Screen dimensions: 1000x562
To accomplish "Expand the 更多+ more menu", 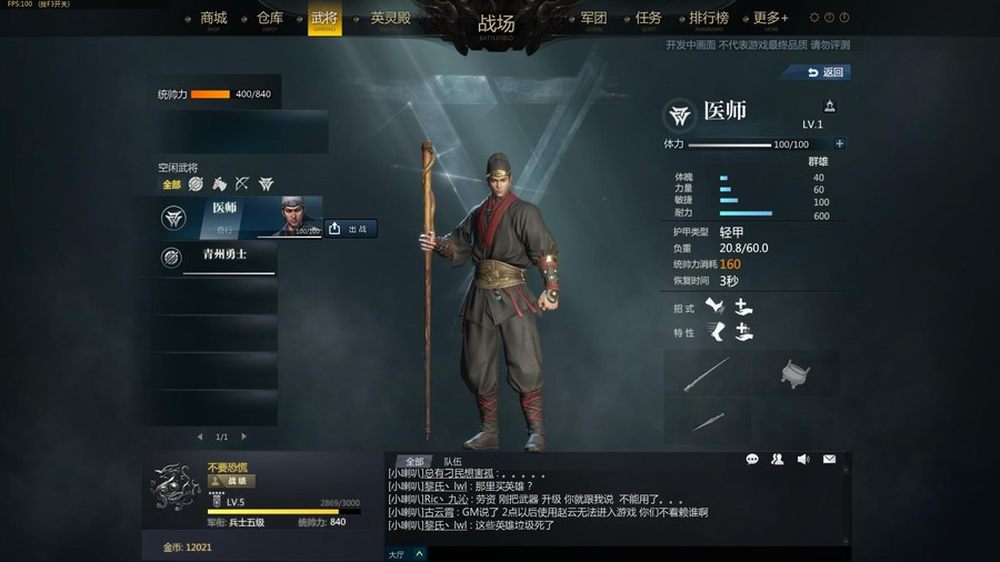I will pyautogui.click(x=771, y=18).
